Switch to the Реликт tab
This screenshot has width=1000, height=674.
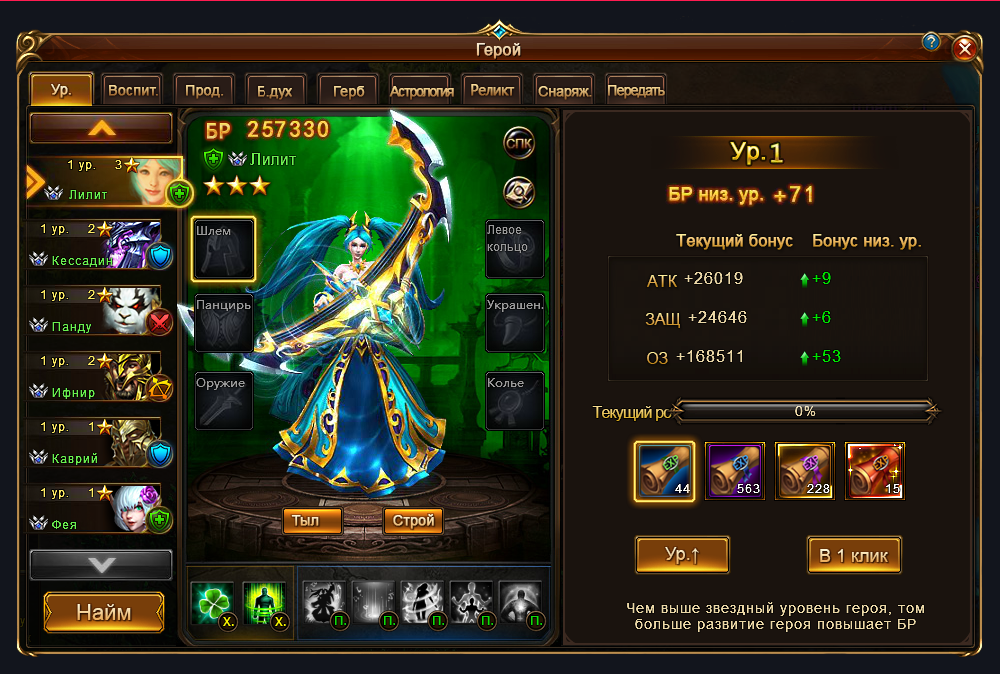click(493, 90)
